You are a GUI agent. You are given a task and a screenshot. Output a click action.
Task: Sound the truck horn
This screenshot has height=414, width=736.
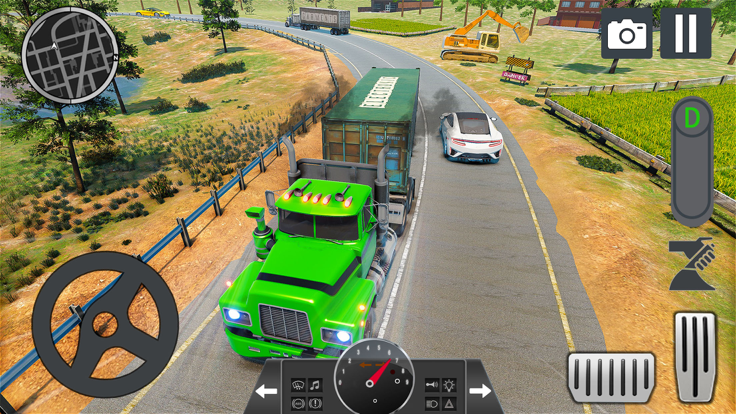click(x=431, y=384)
